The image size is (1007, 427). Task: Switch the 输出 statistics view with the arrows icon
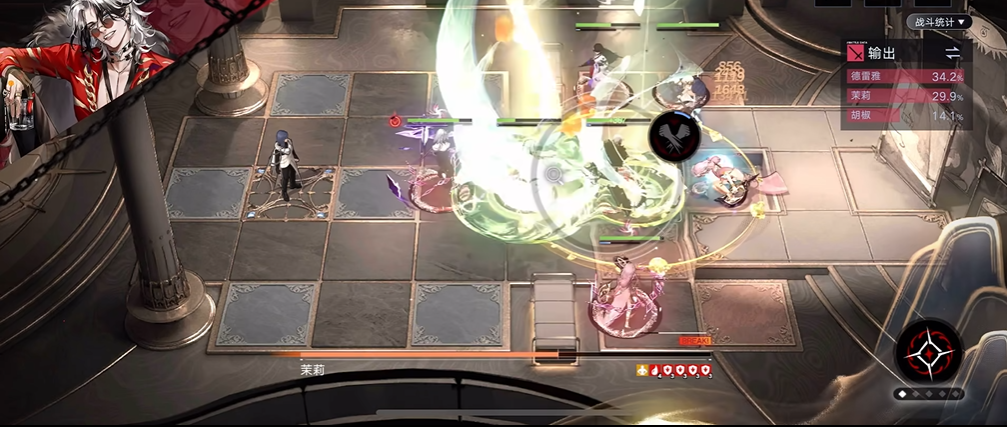[953, 52]
